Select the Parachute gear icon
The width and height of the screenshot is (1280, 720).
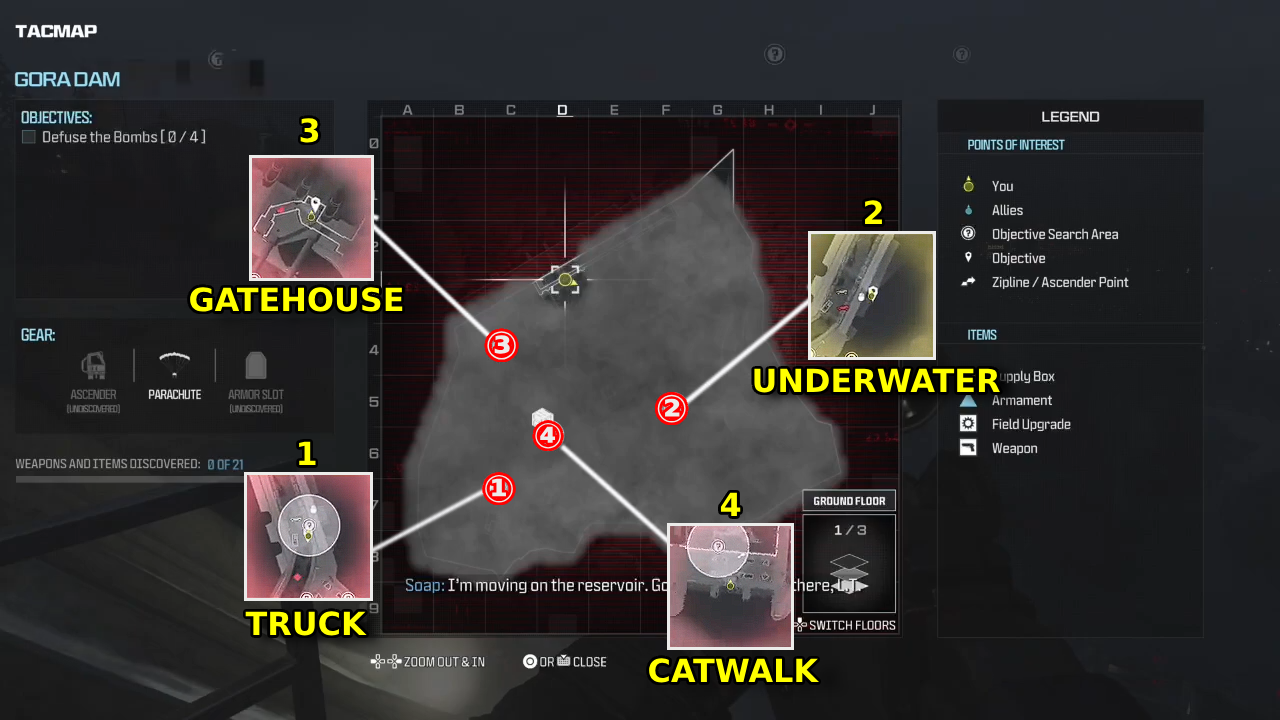pyautogui.click(x=174, y=366)
